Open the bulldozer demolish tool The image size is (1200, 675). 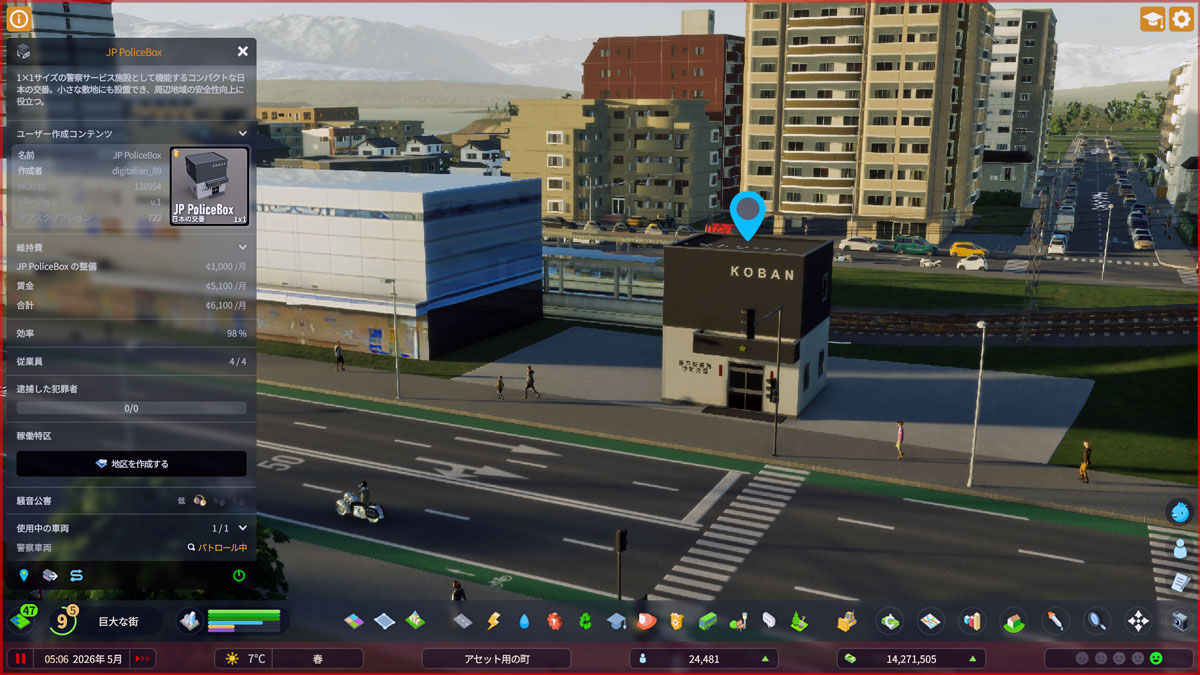(847, 621)
